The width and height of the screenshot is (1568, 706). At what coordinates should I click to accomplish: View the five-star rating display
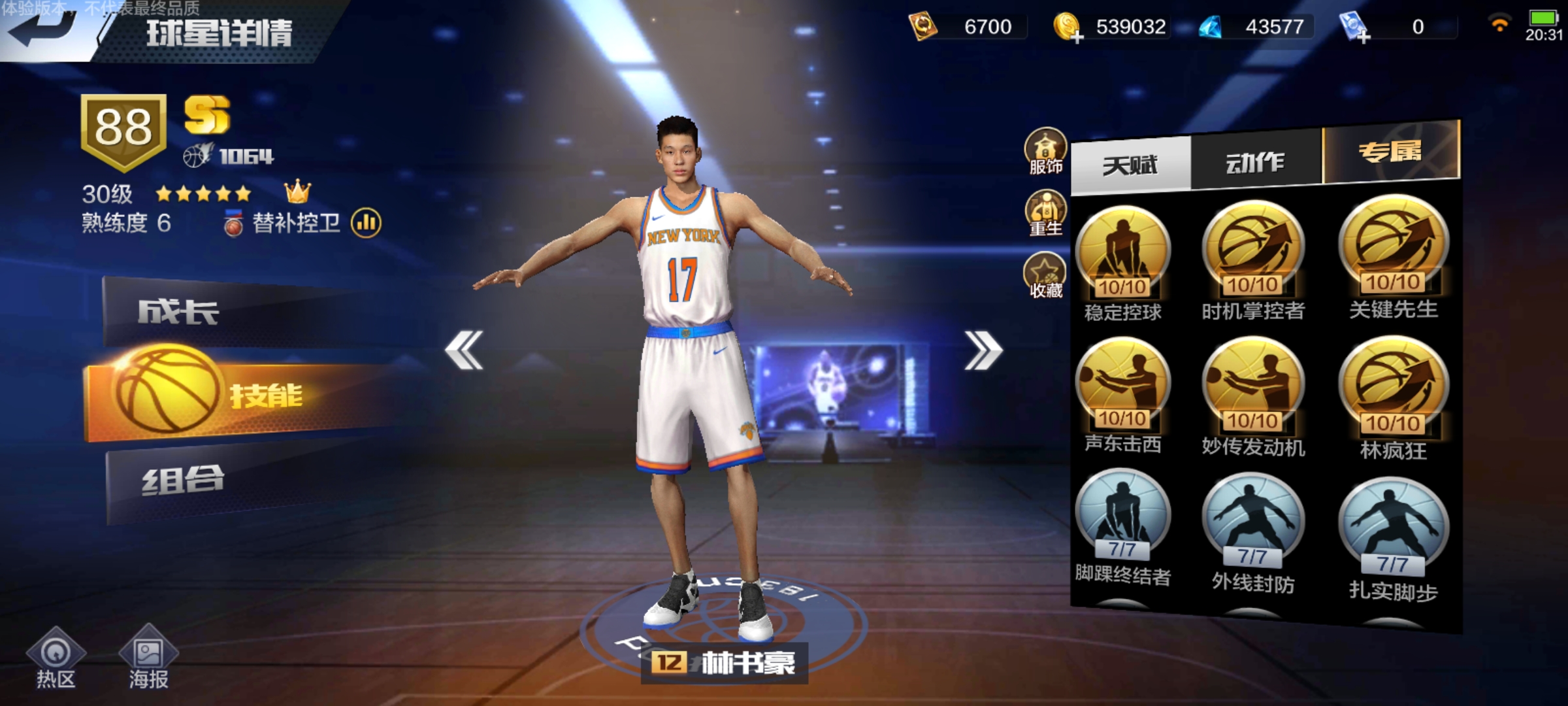point(203,193)
